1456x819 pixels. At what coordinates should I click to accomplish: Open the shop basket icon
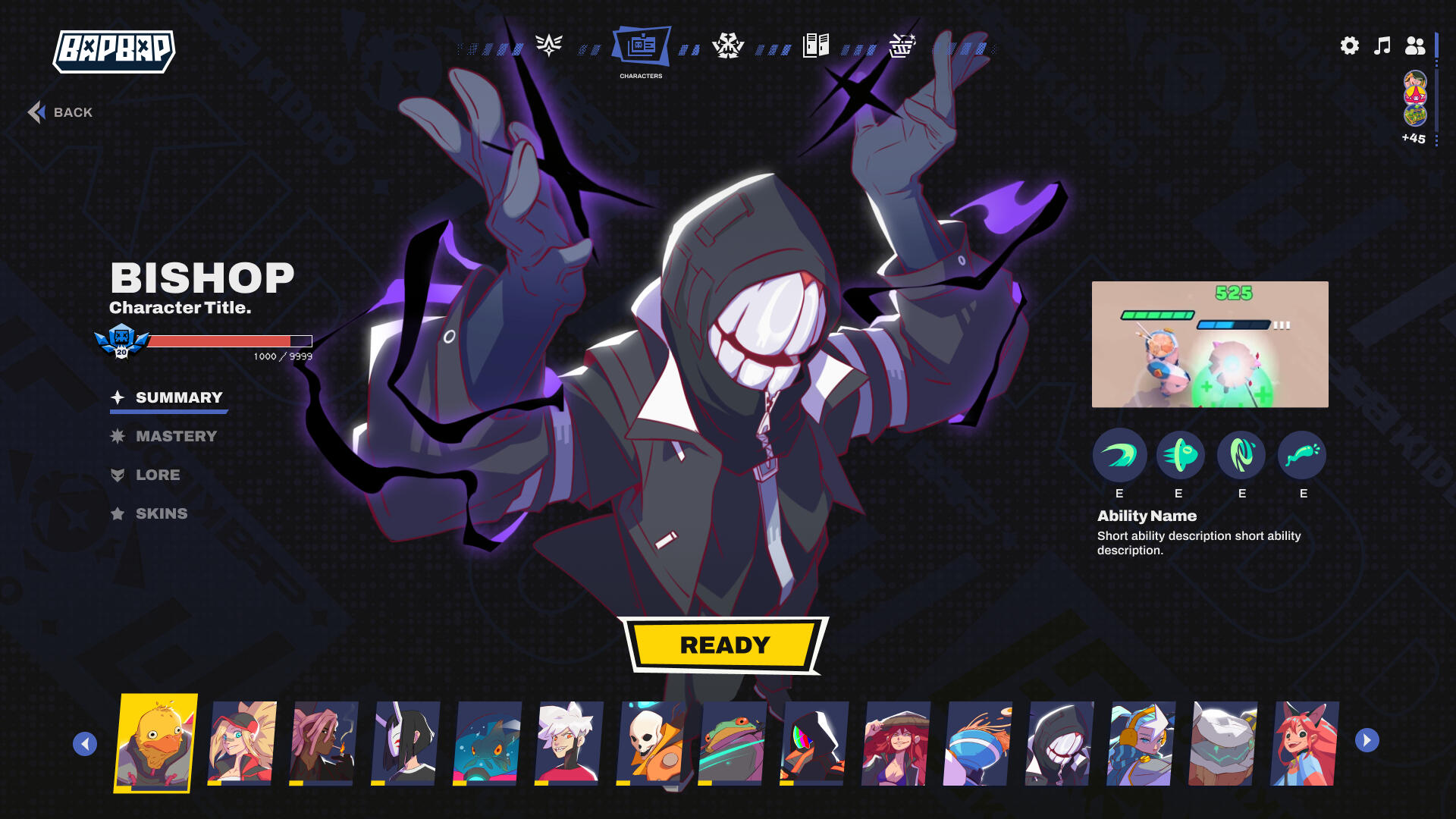coord(901,45)
